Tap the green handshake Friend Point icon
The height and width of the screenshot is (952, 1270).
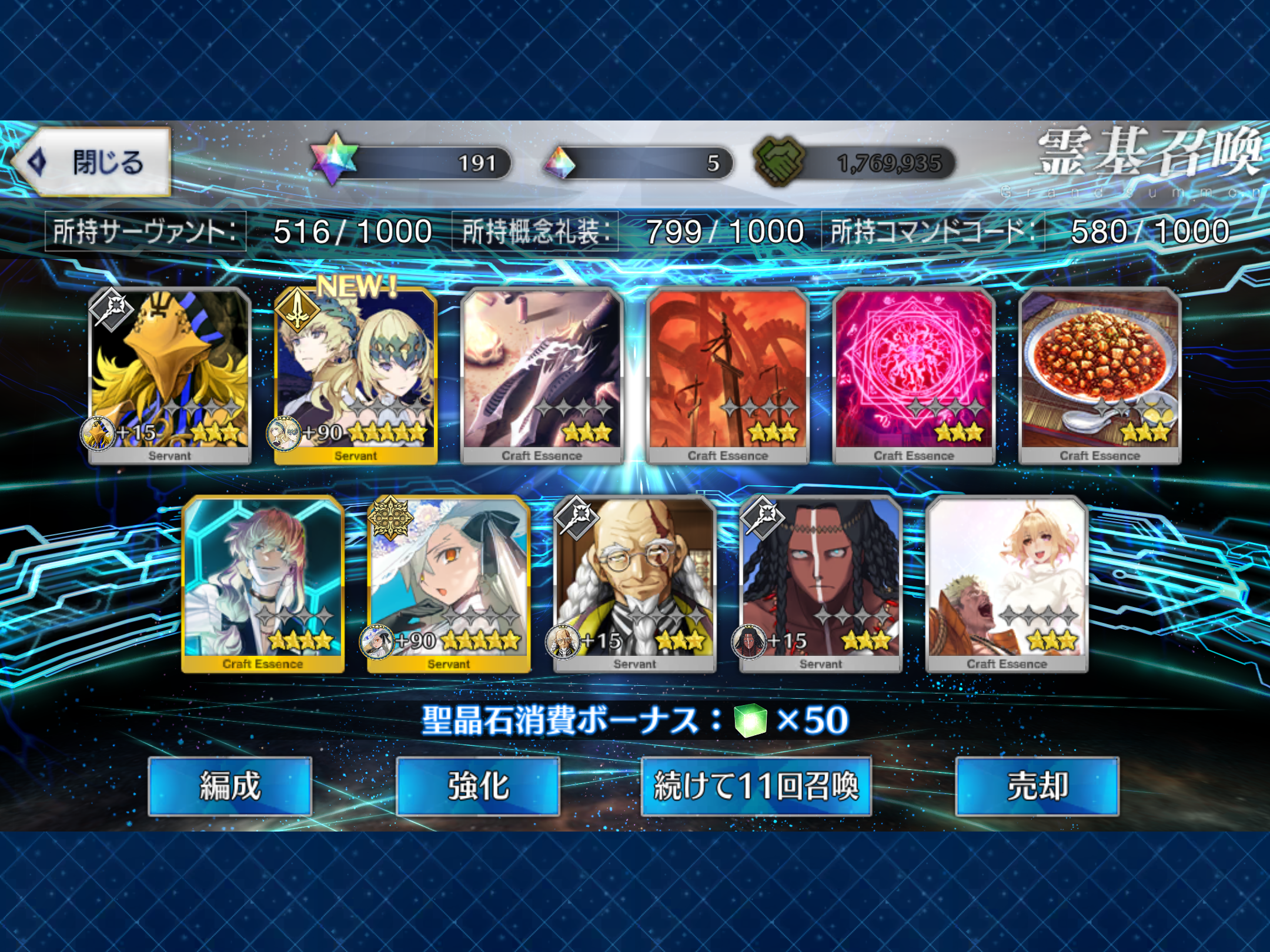[778, 160]
